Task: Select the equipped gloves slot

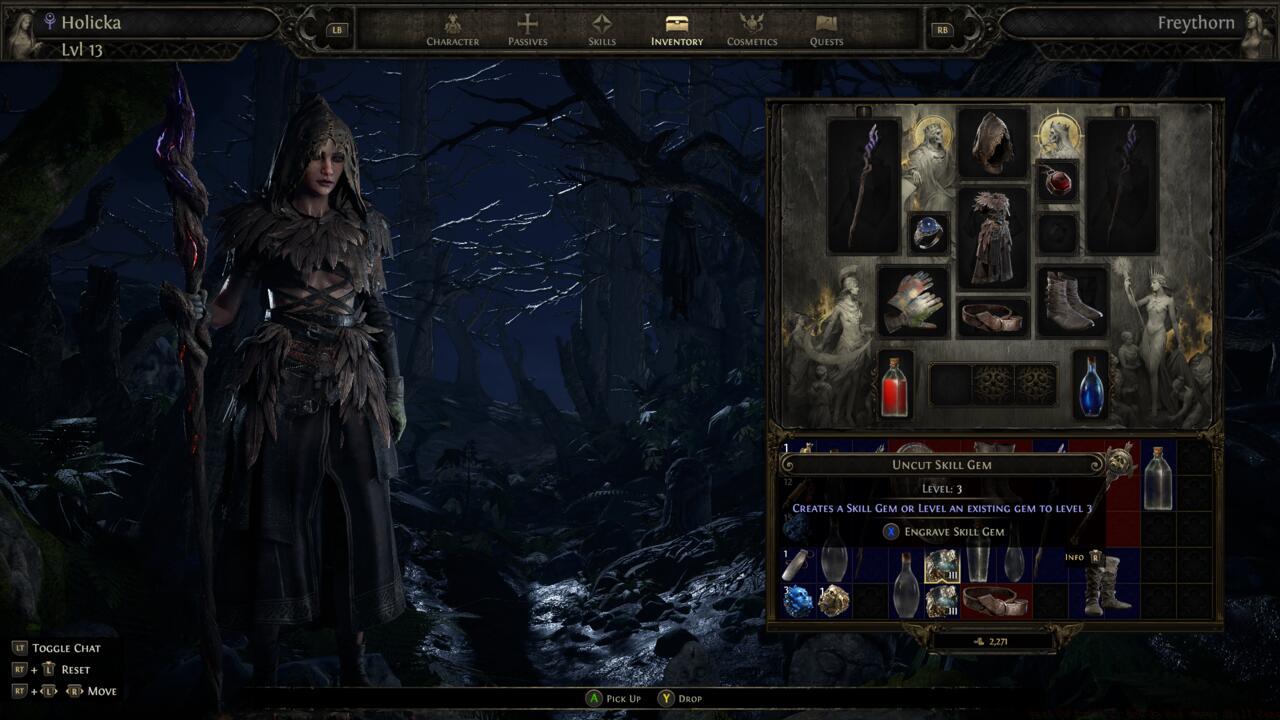Action: [x=912, y=301]
